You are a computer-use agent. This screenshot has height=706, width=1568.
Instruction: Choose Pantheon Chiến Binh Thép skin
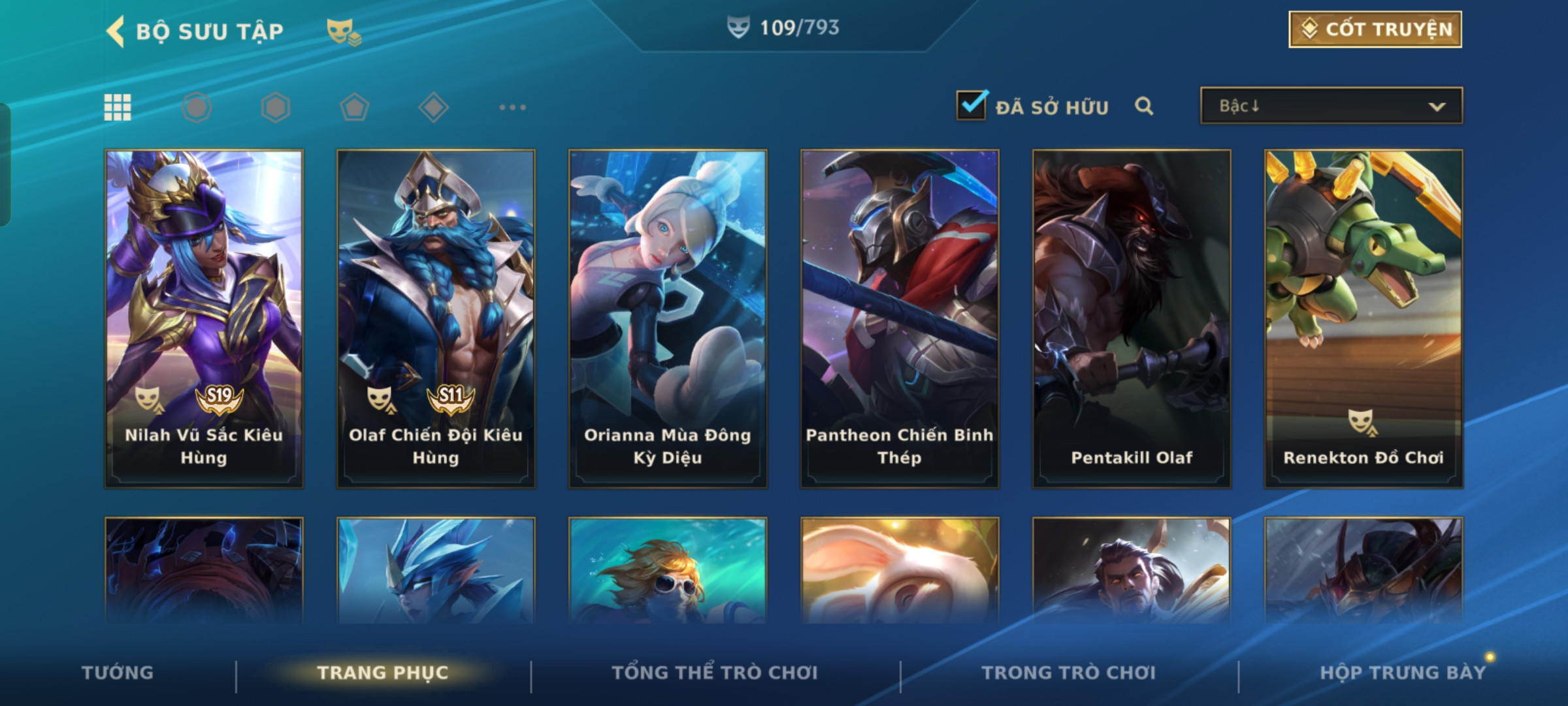click(x=900, y=319)
